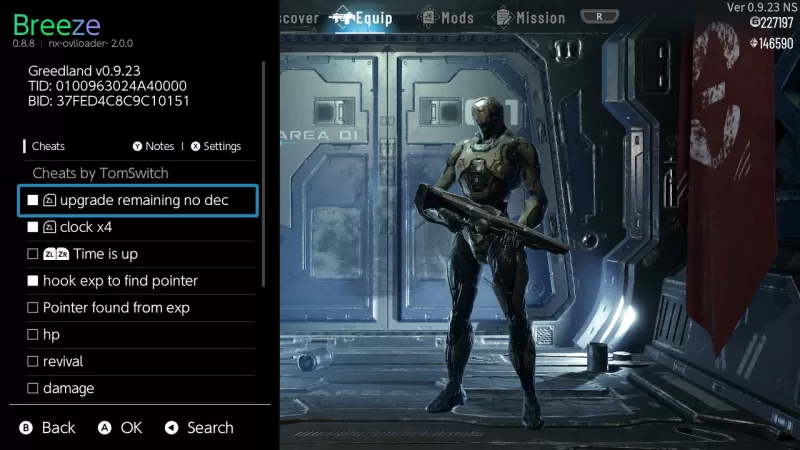Confirm with the OK option

(x=120, y=428)
